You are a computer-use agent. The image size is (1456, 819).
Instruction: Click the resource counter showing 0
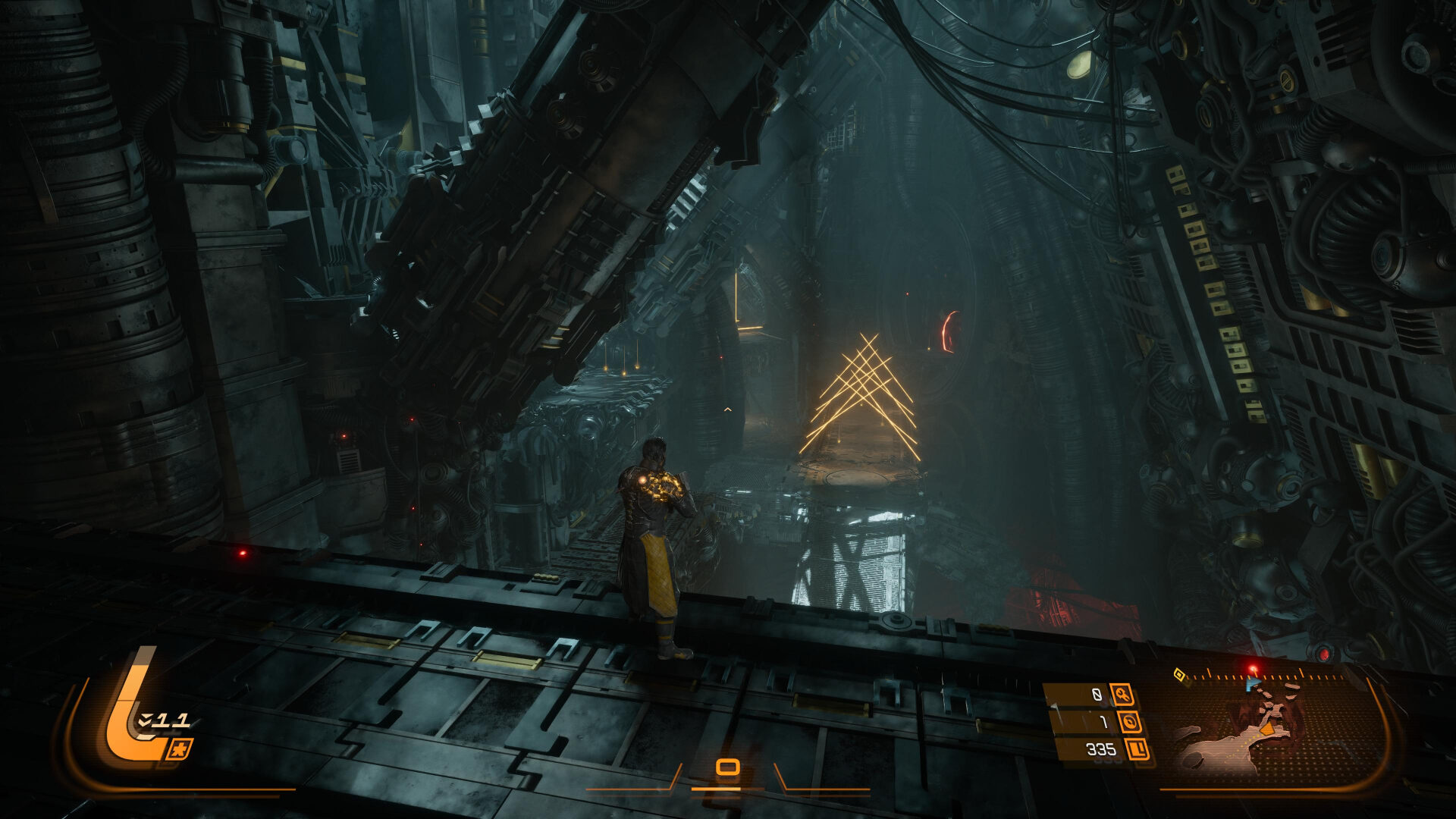pos(1097,694)
